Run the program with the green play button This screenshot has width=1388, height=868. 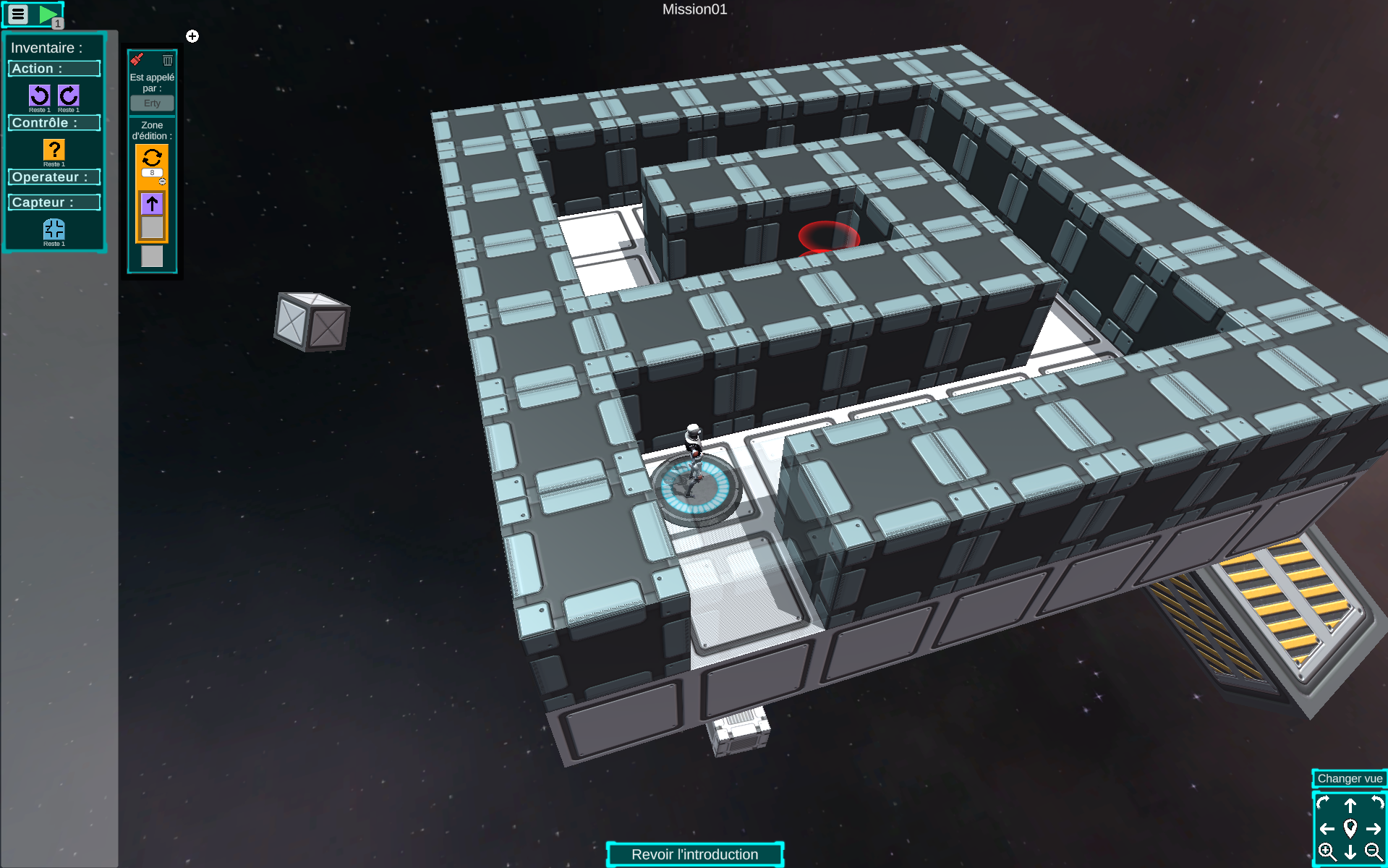pyautogui.click(x=48, y=14)
